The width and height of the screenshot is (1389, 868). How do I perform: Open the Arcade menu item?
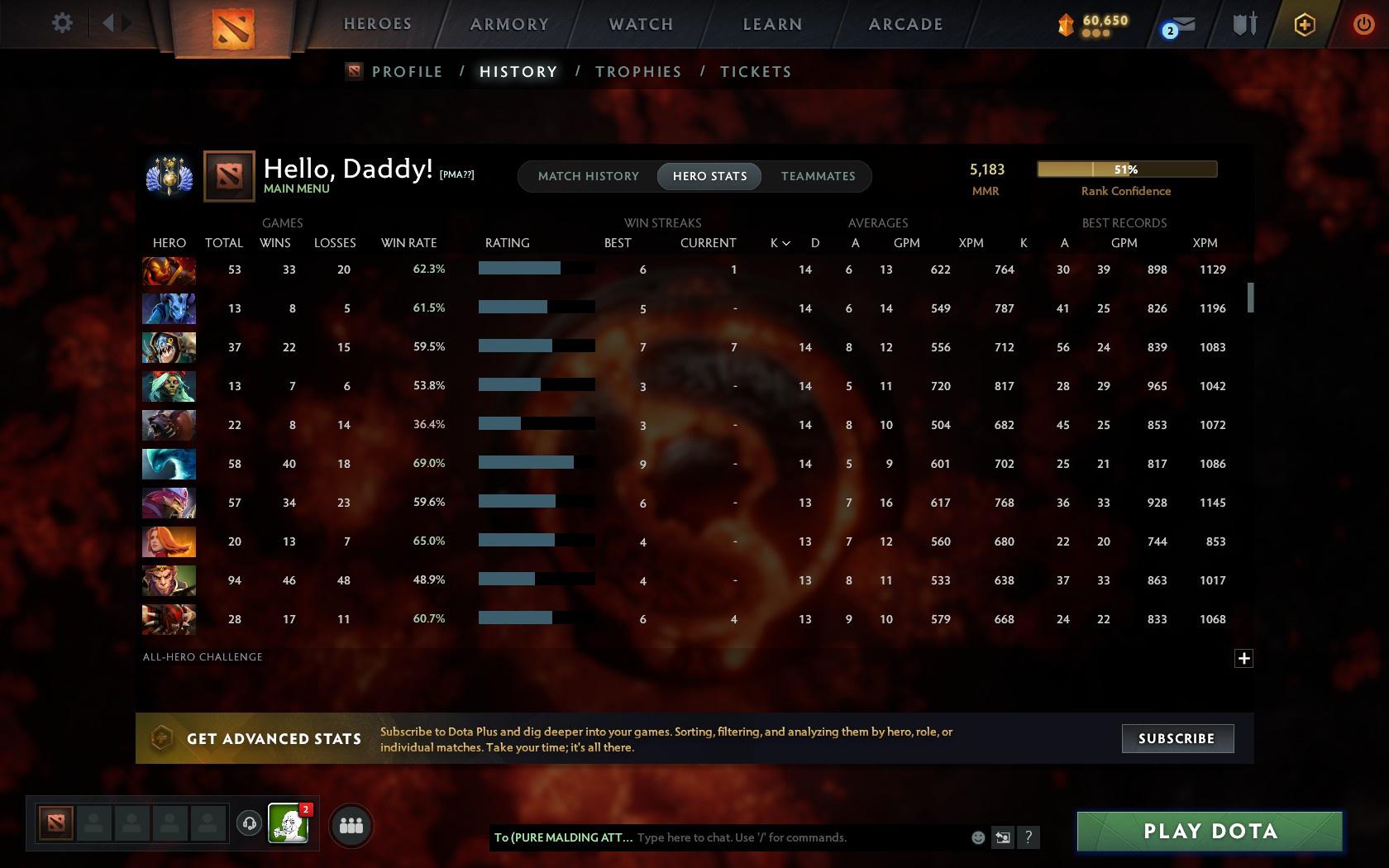905,24
